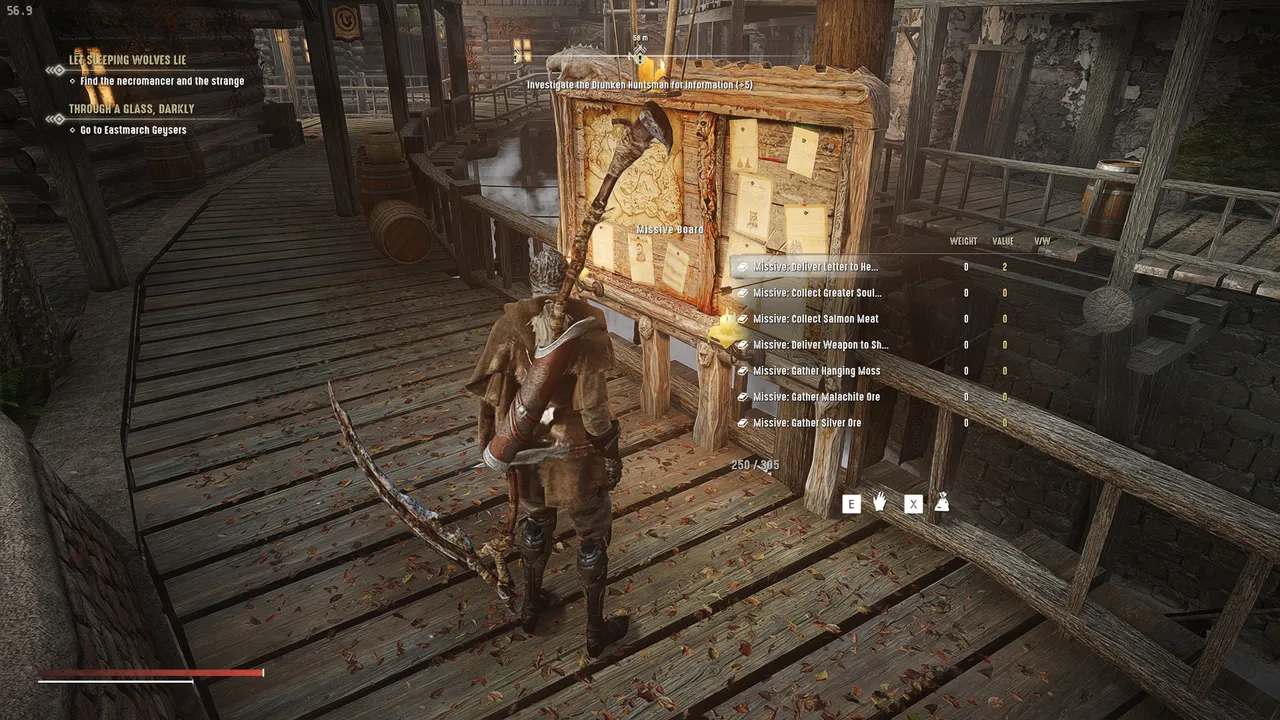Sort missives by the WEIGHT column header
The image size is (1280, 720).
coord(963,240)
